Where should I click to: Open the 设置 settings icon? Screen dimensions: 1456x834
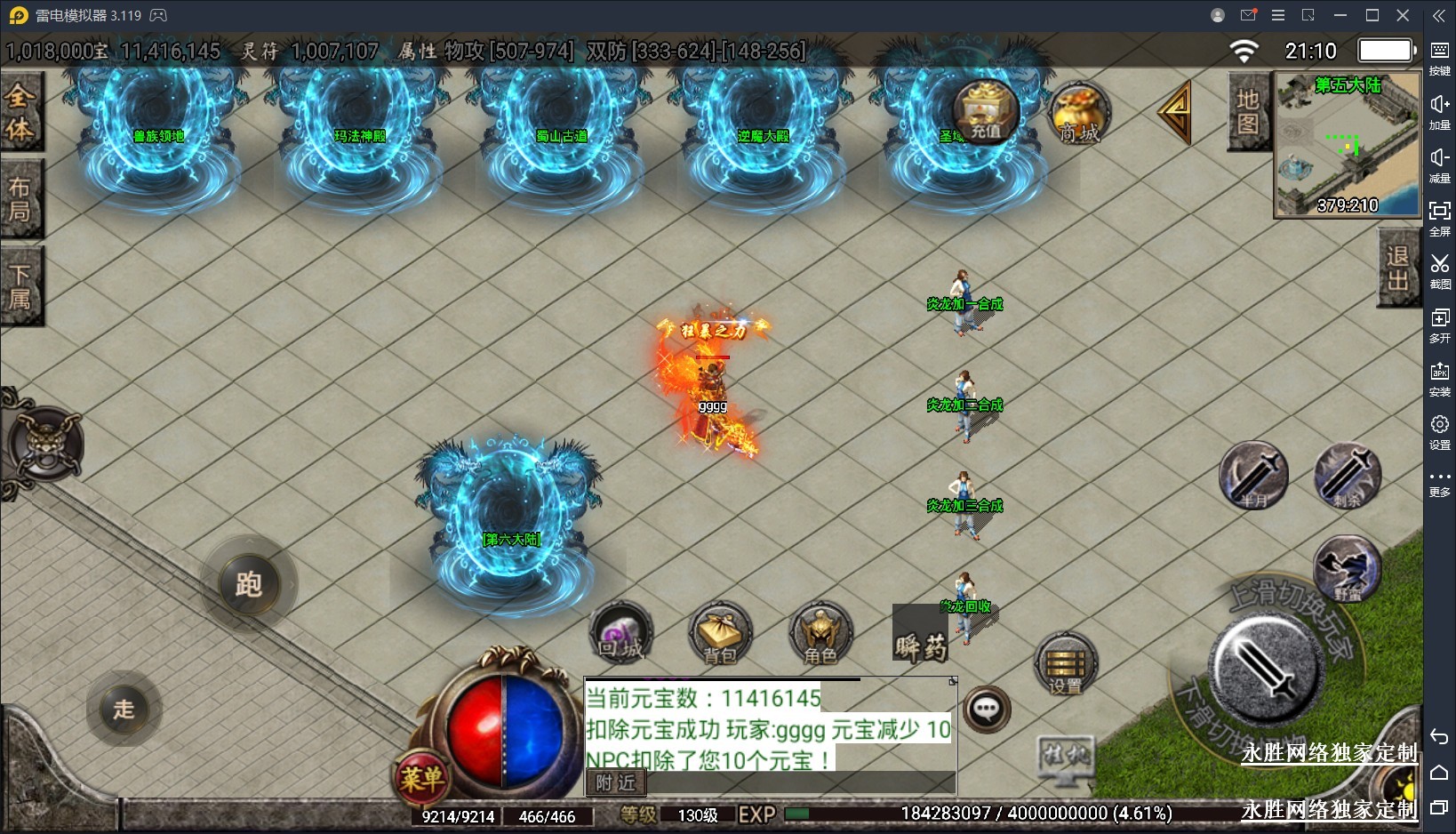(1066, 665)
